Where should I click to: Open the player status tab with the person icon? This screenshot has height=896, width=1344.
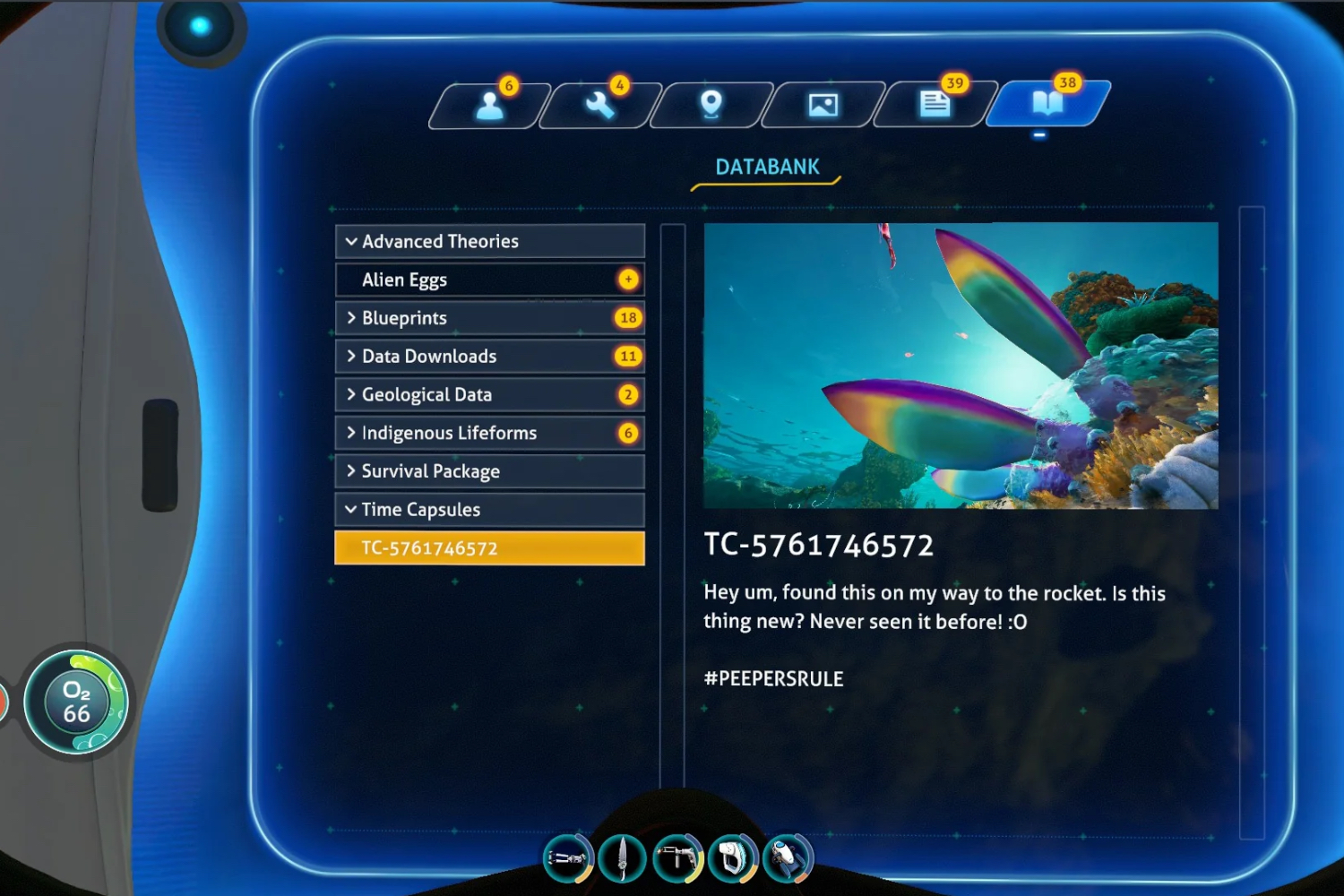pos(488,106)
